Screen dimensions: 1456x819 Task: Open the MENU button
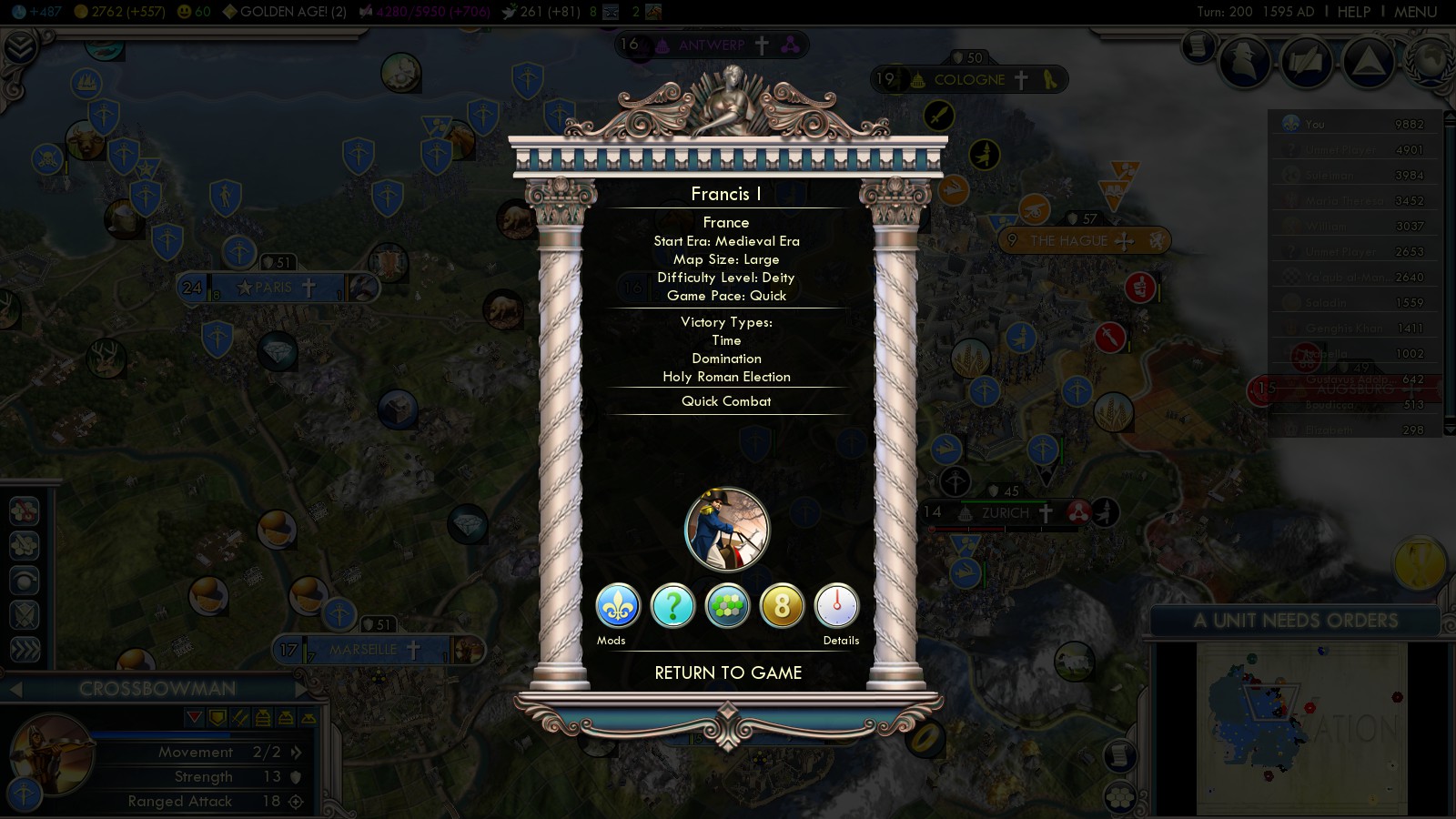coord(1415,12)
